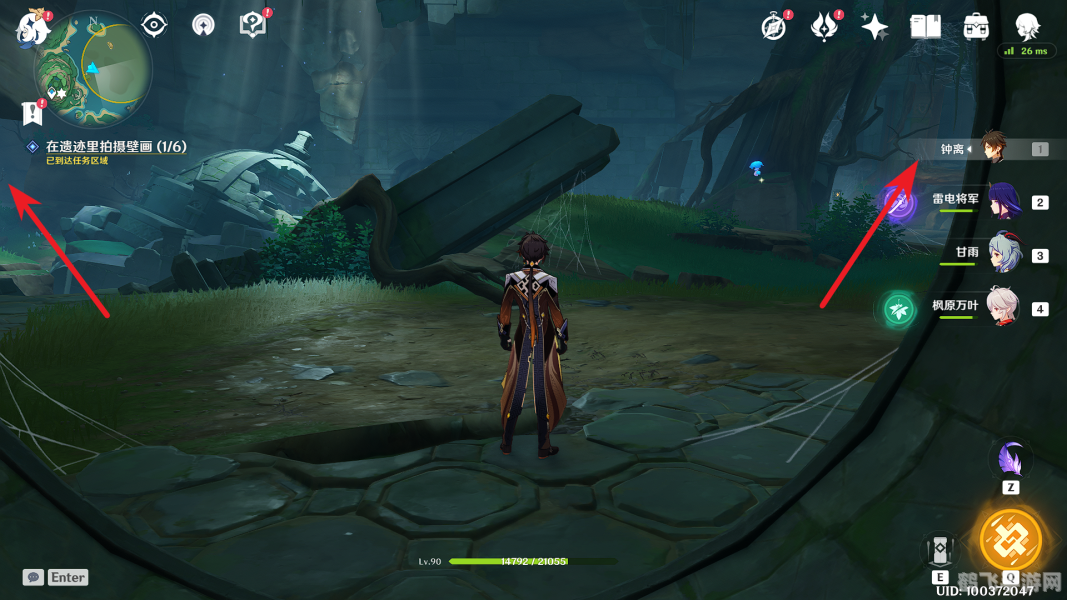Screen dimensions: 1067x600
Task: Open the character screen icon
Action: 1027,27
